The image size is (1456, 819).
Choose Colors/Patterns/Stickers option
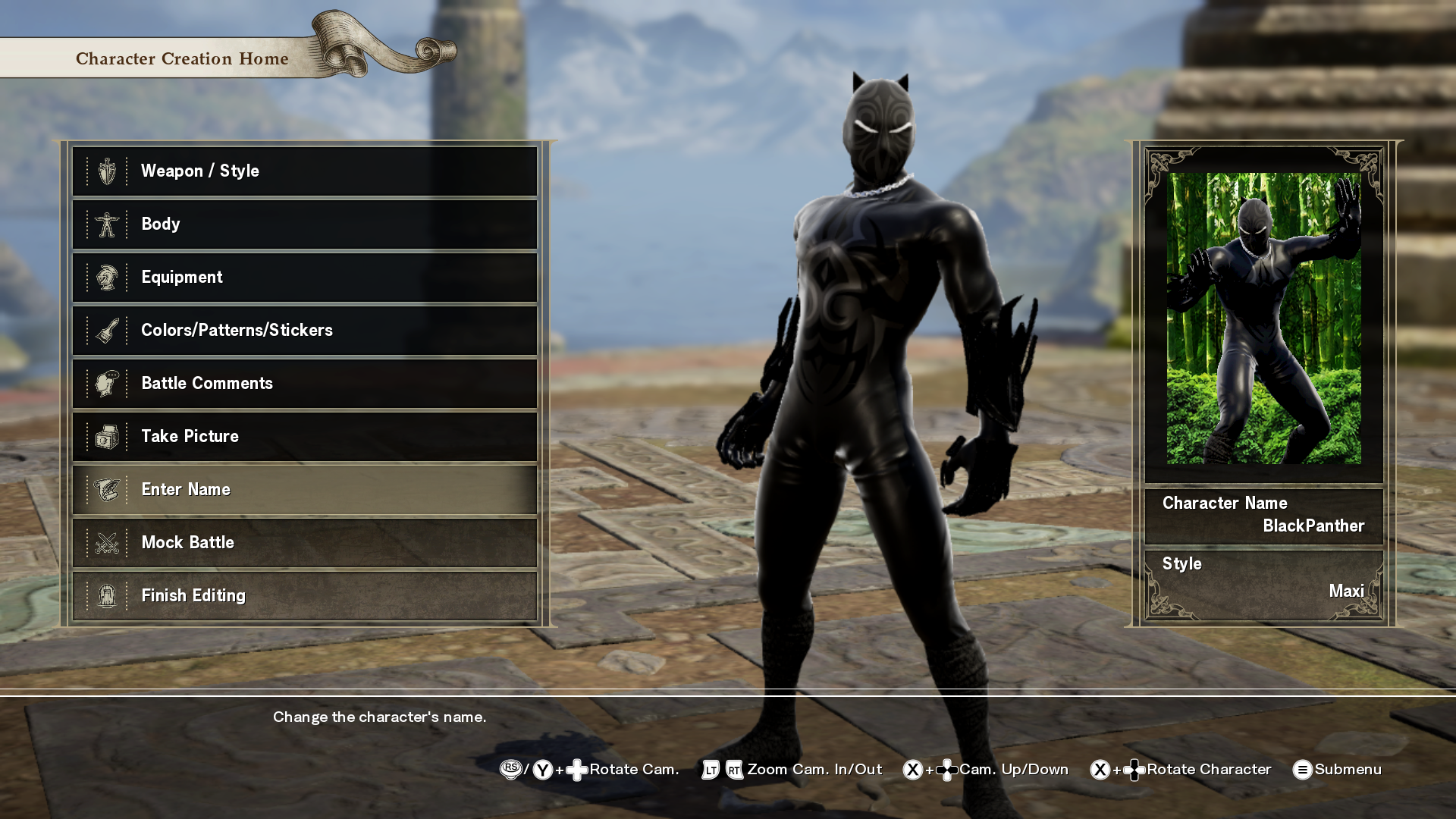305,331
